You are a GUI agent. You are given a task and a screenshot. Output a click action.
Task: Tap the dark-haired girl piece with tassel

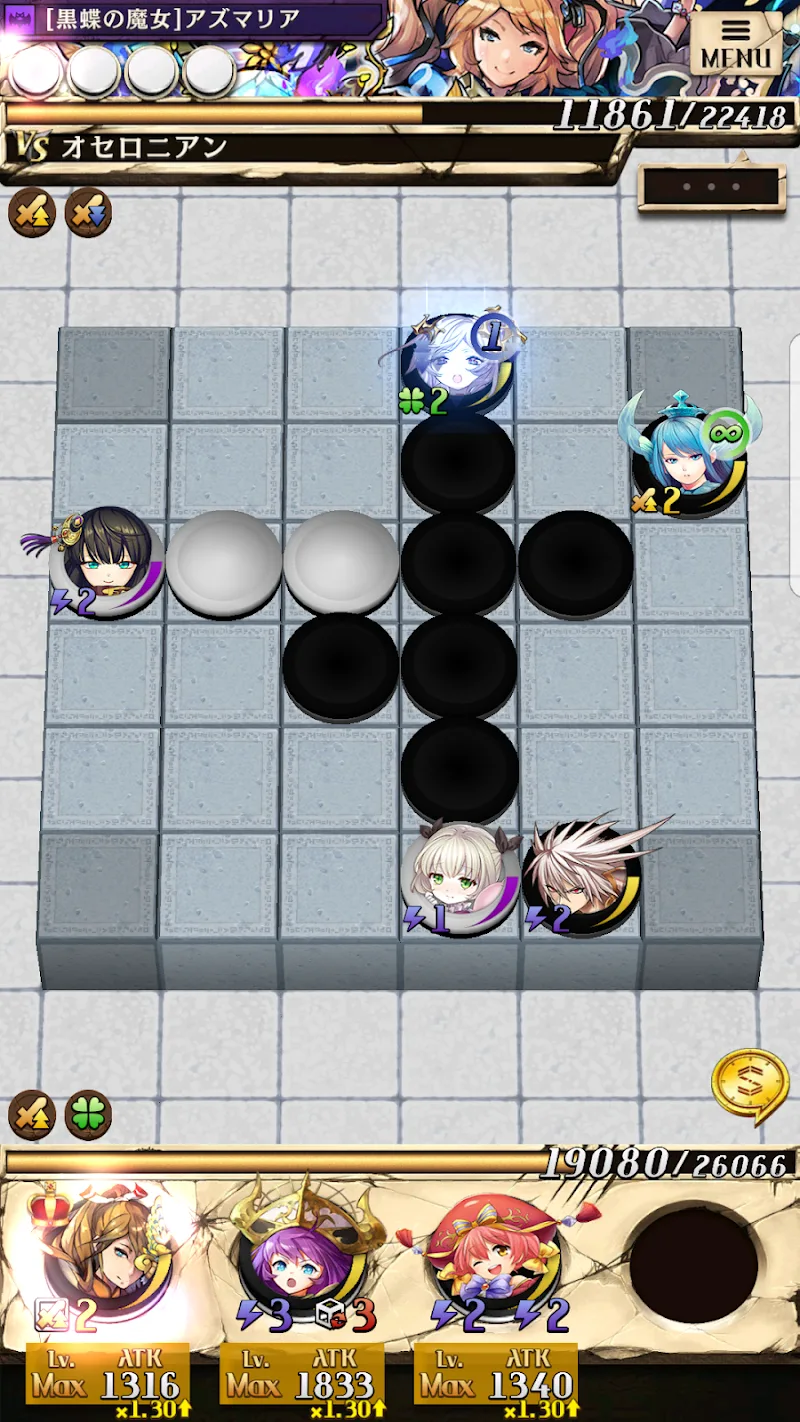(x=107, y=561)
